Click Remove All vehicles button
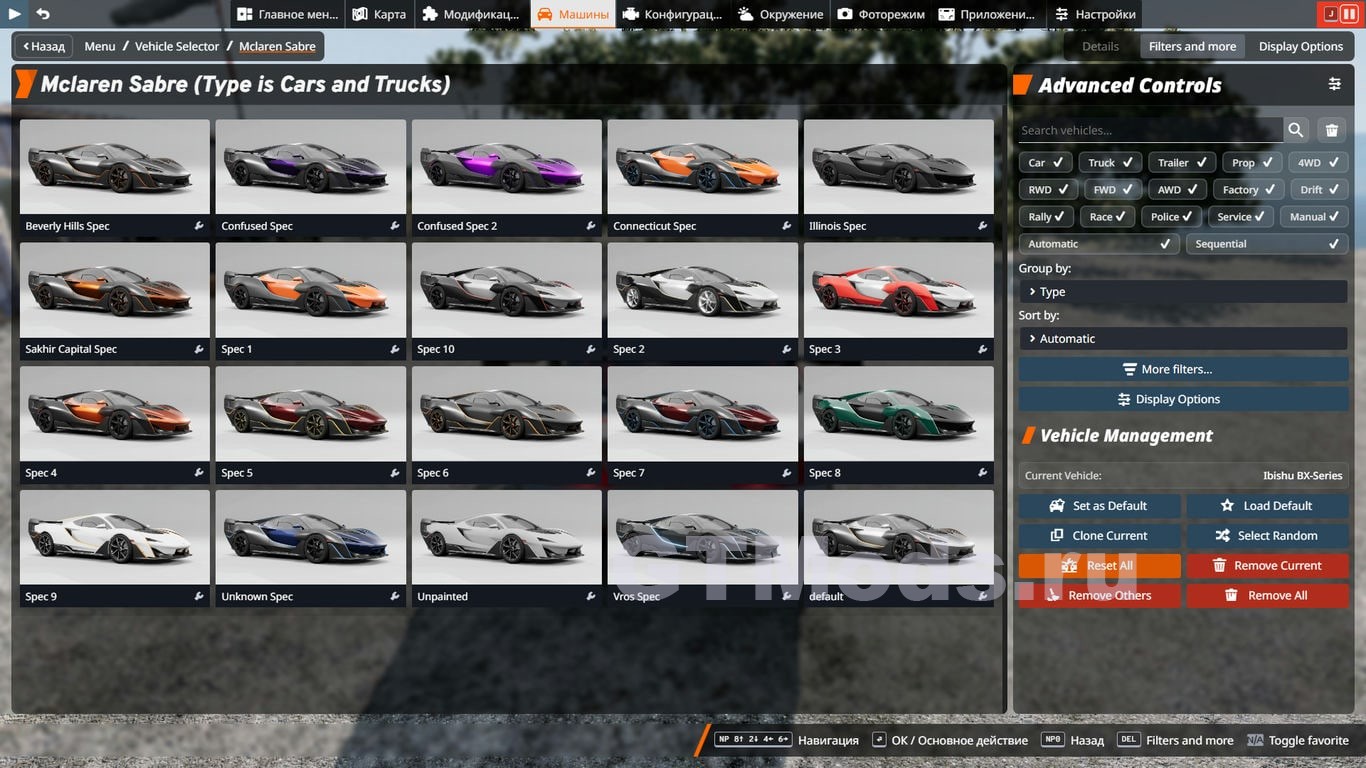The width and height of the screenshot is (1366, 768). coord(1267,595)
